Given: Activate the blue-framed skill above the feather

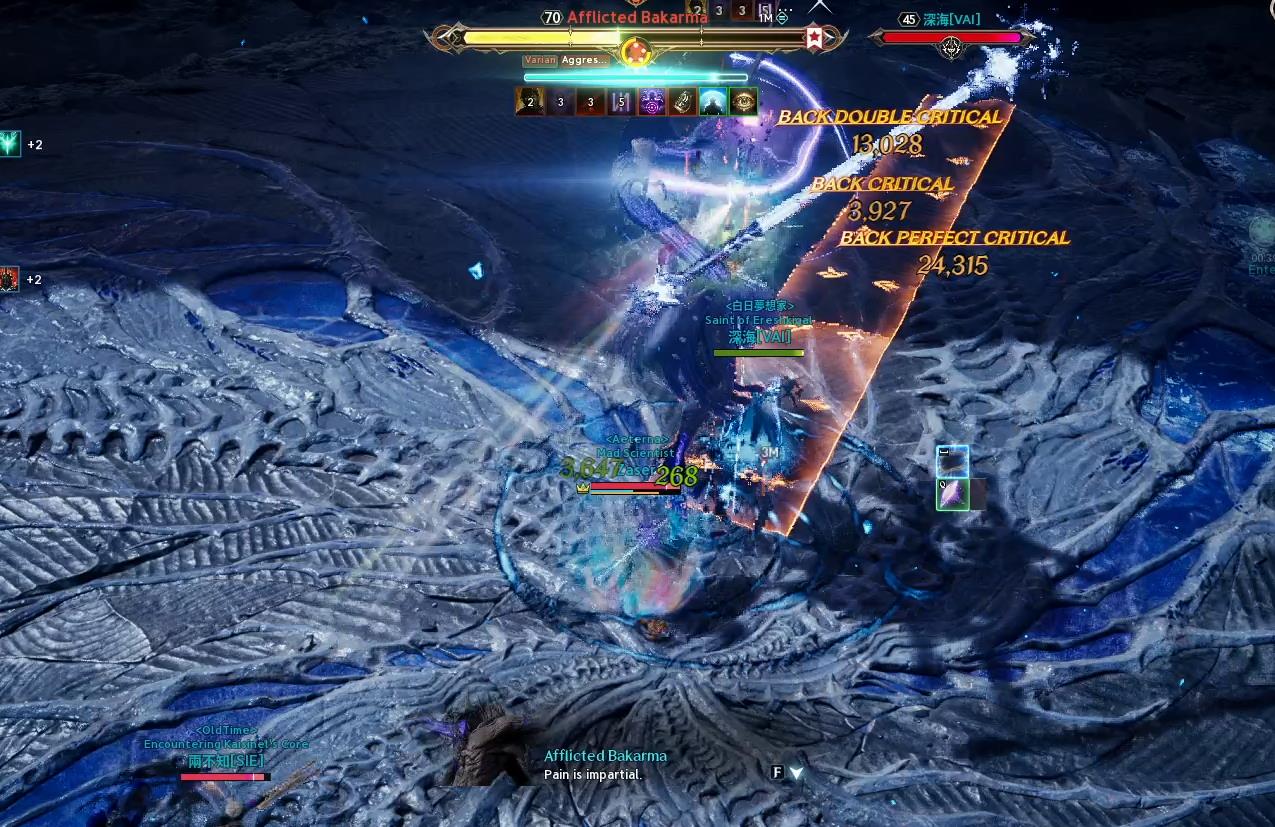Looking at the screenshot, I should (952, 461).
